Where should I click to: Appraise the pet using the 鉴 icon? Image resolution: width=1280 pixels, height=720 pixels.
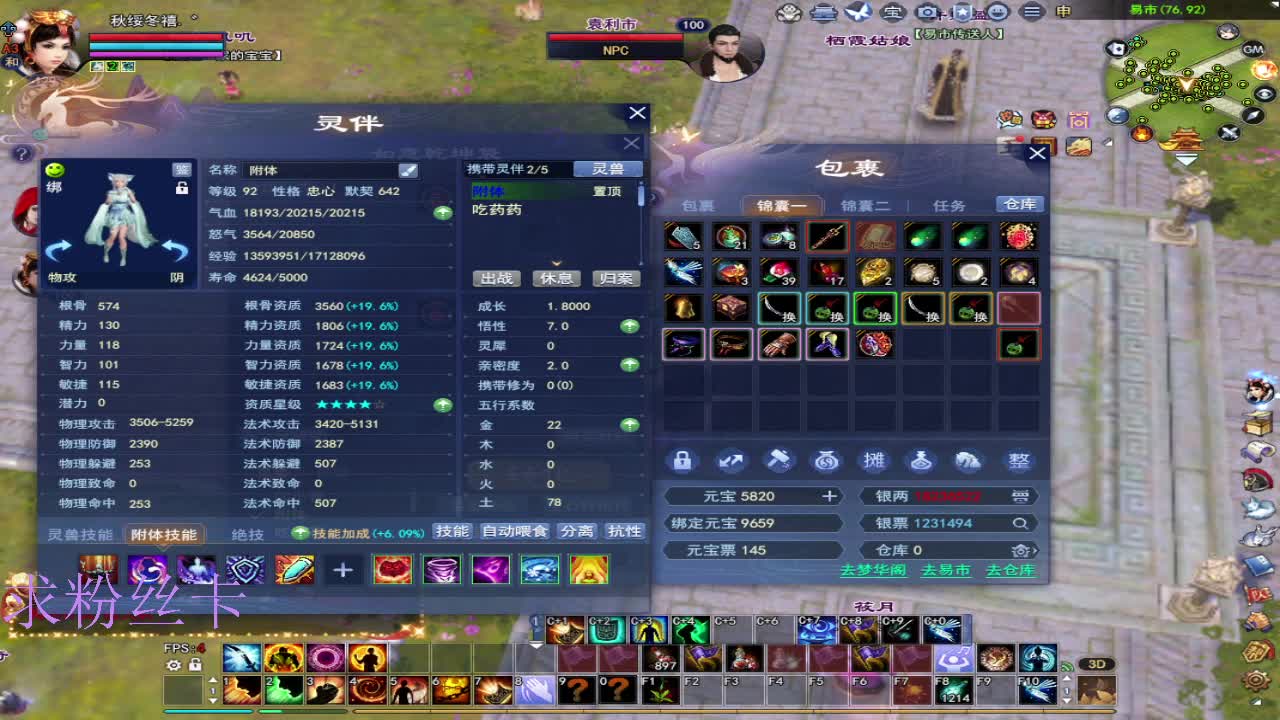click(x=182, y=168)
